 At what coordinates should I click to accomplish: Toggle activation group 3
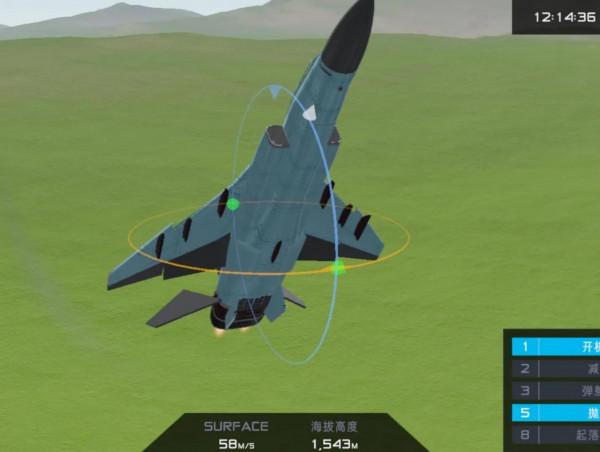pyautogui.click(x=556, y=391)
